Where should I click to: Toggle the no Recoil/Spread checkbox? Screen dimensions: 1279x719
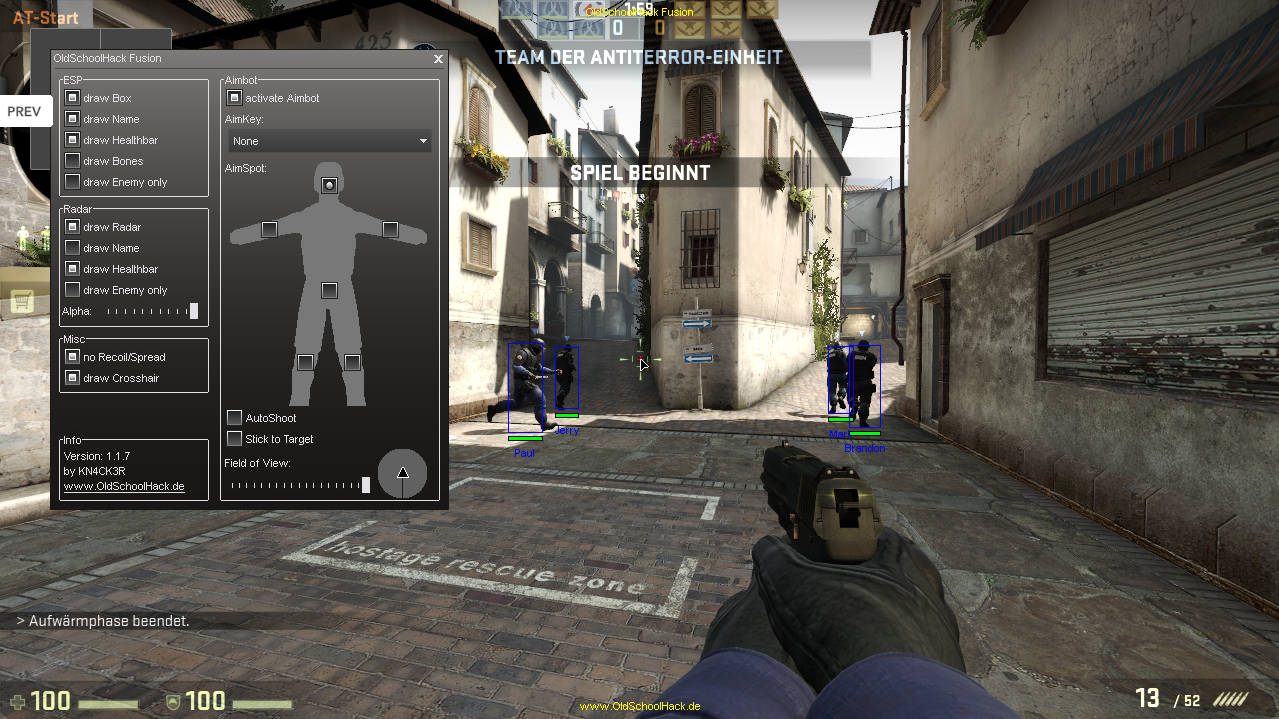(x=72, y=357)
